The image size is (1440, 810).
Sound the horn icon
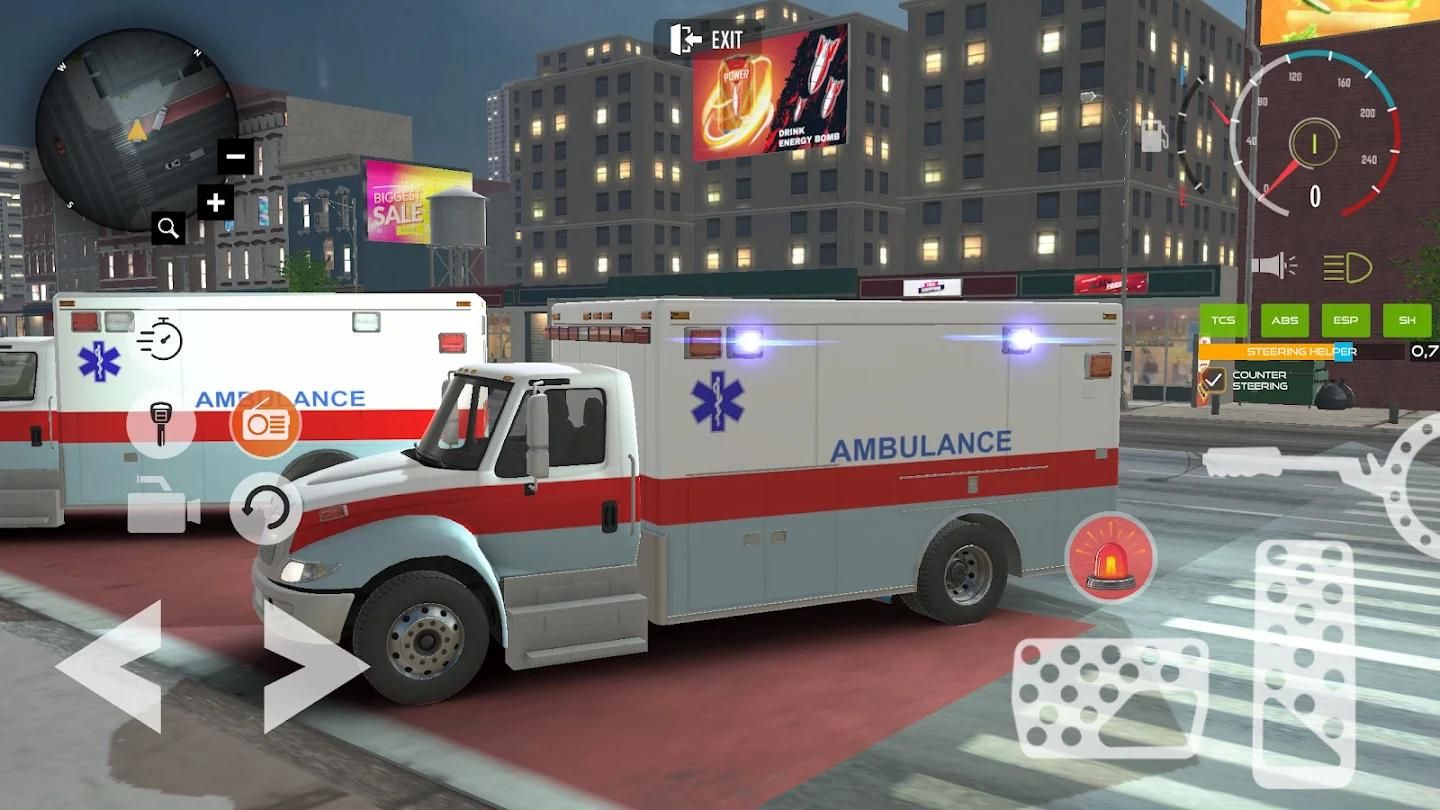pos(1273,266)
